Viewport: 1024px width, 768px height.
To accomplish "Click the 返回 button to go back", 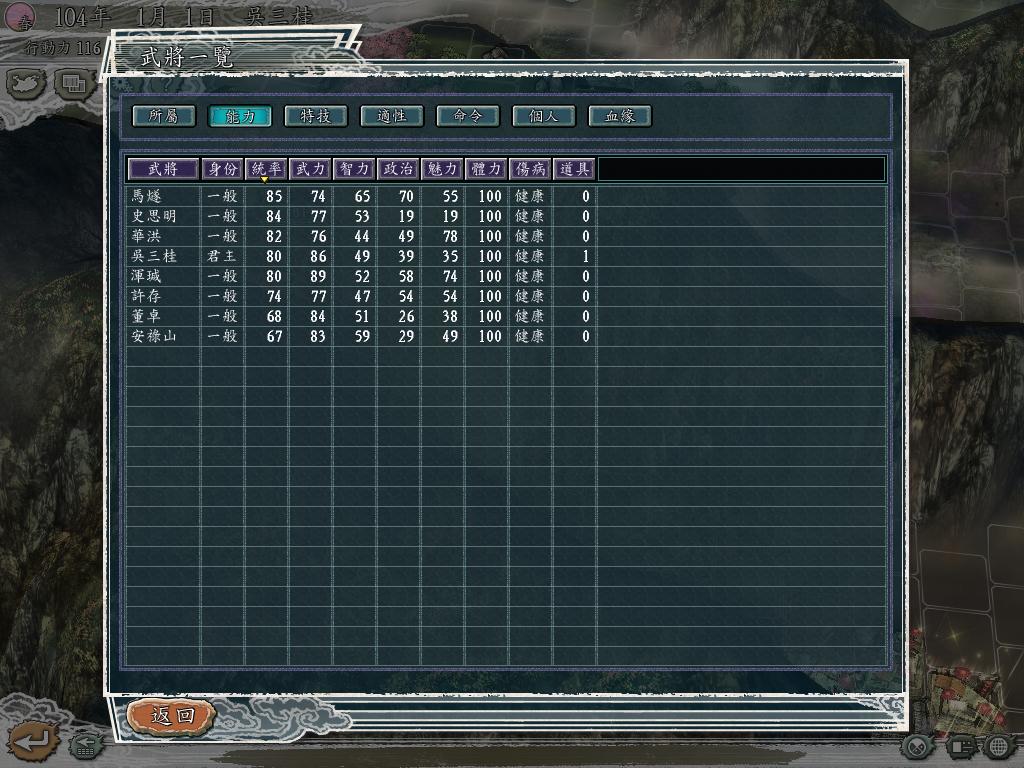I will [171, 716].
